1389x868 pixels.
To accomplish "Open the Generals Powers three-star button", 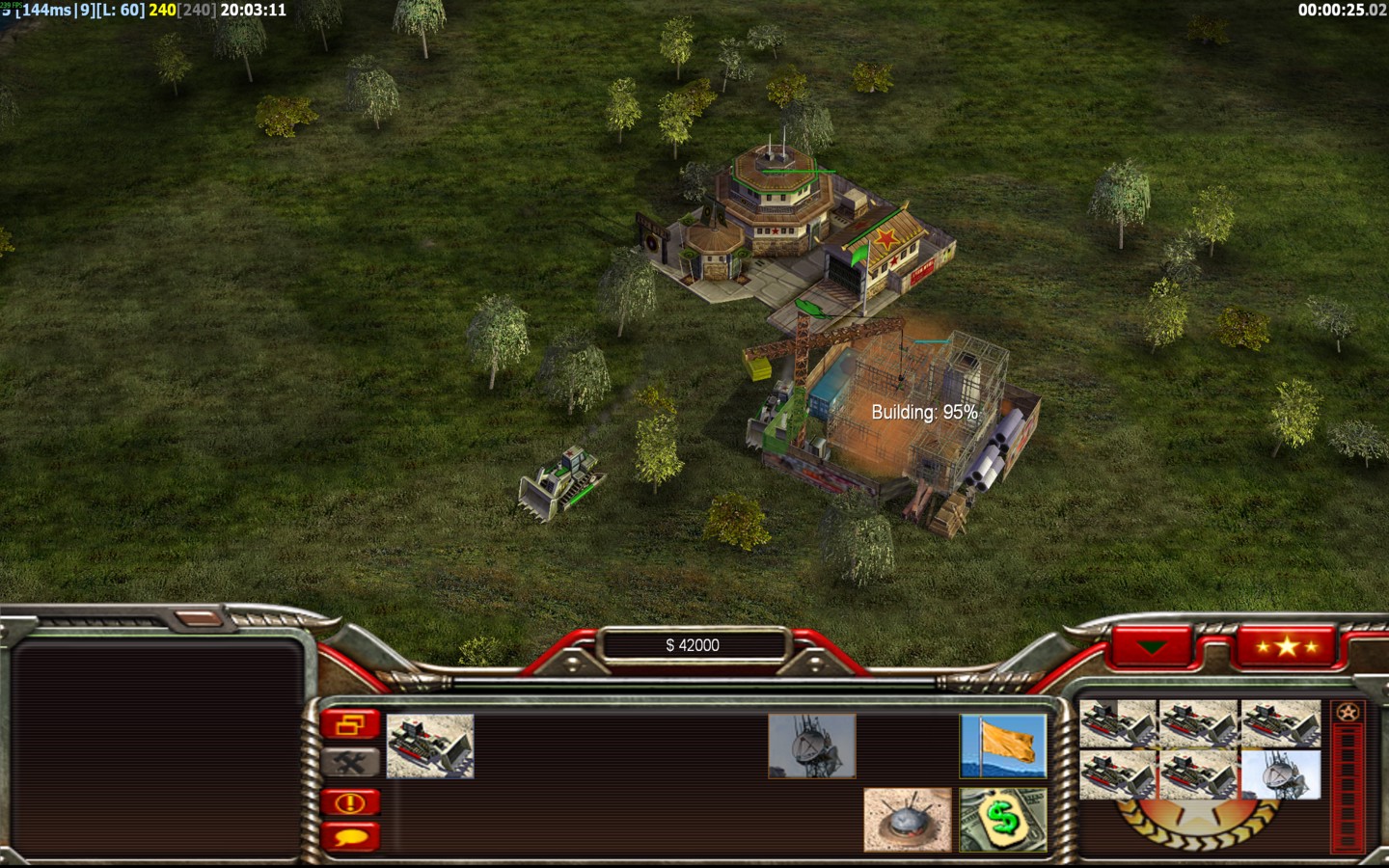I will pos(1286,646).
